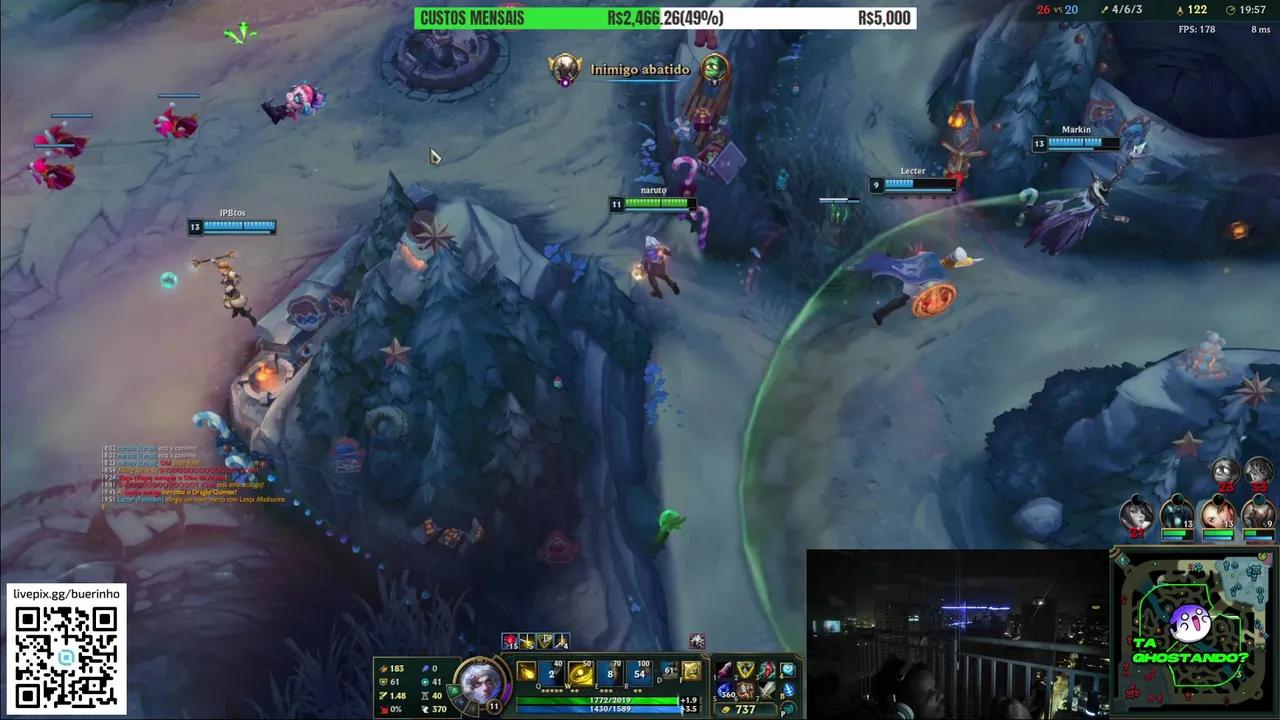
Task: Click the dead enemy portrait with 23 respawn timer
Action: 1224,470
